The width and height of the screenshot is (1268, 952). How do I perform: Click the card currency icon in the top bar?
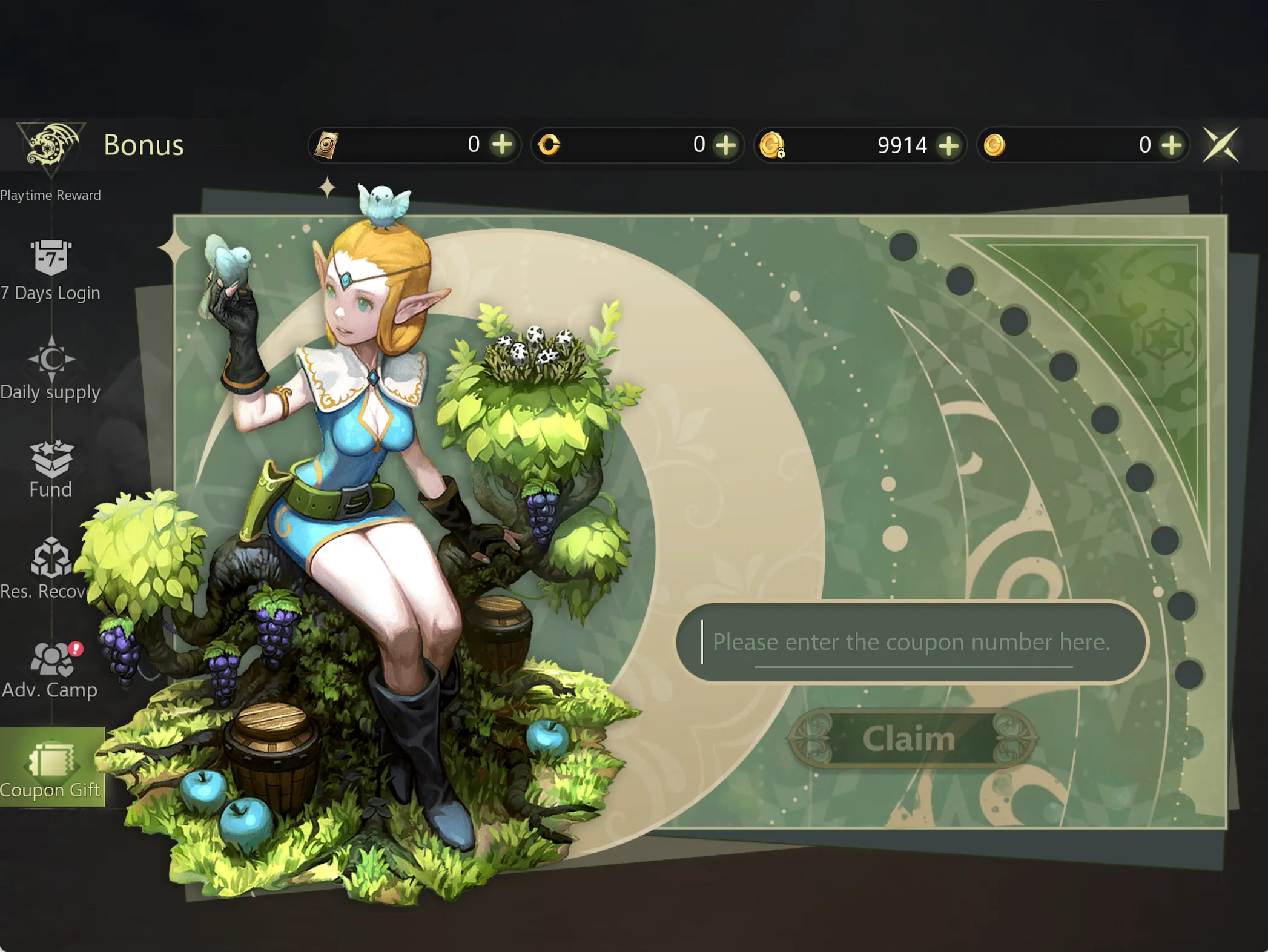(328, 145)
